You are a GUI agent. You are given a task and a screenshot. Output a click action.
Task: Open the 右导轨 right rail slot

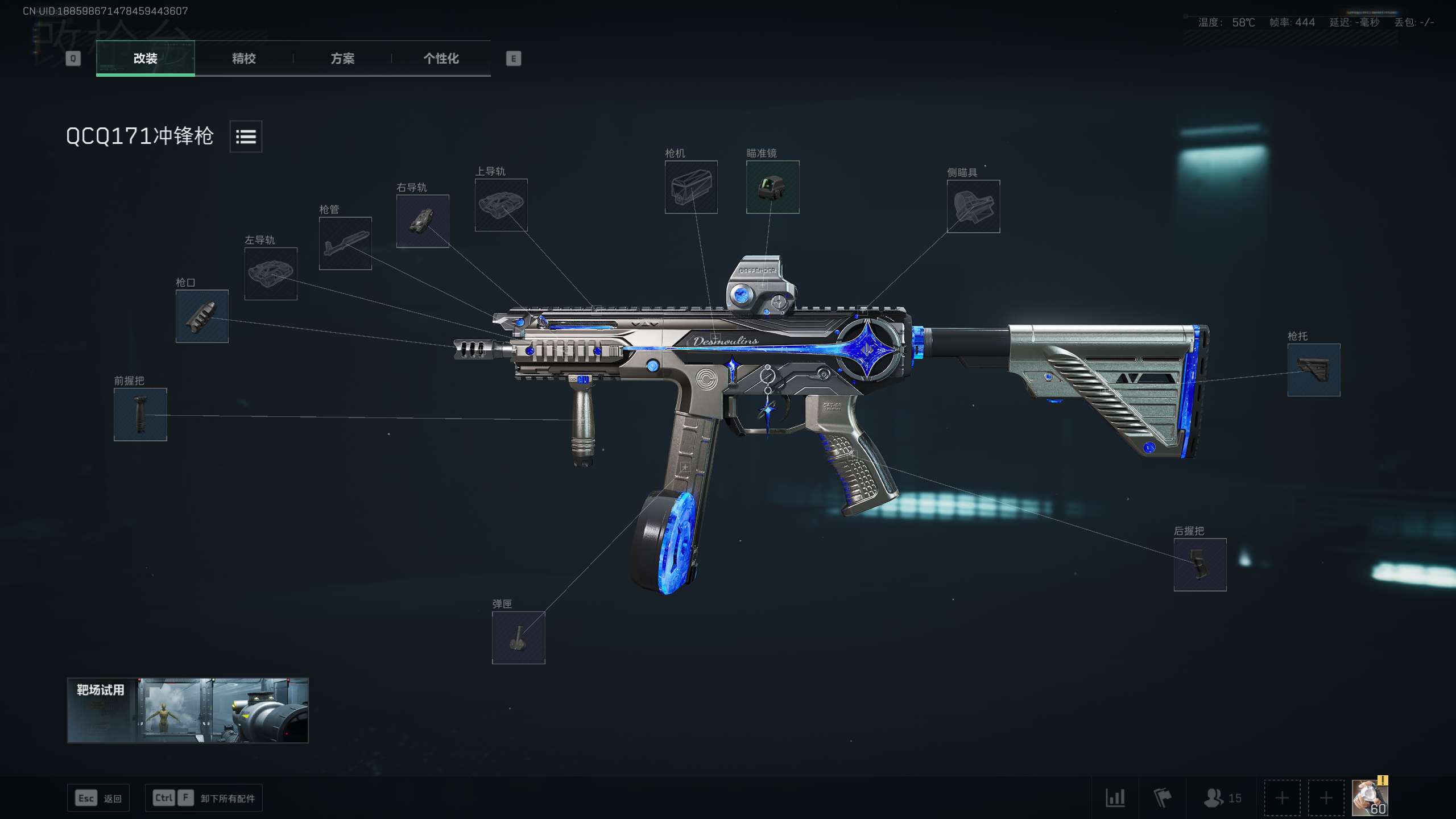(423, 221)
